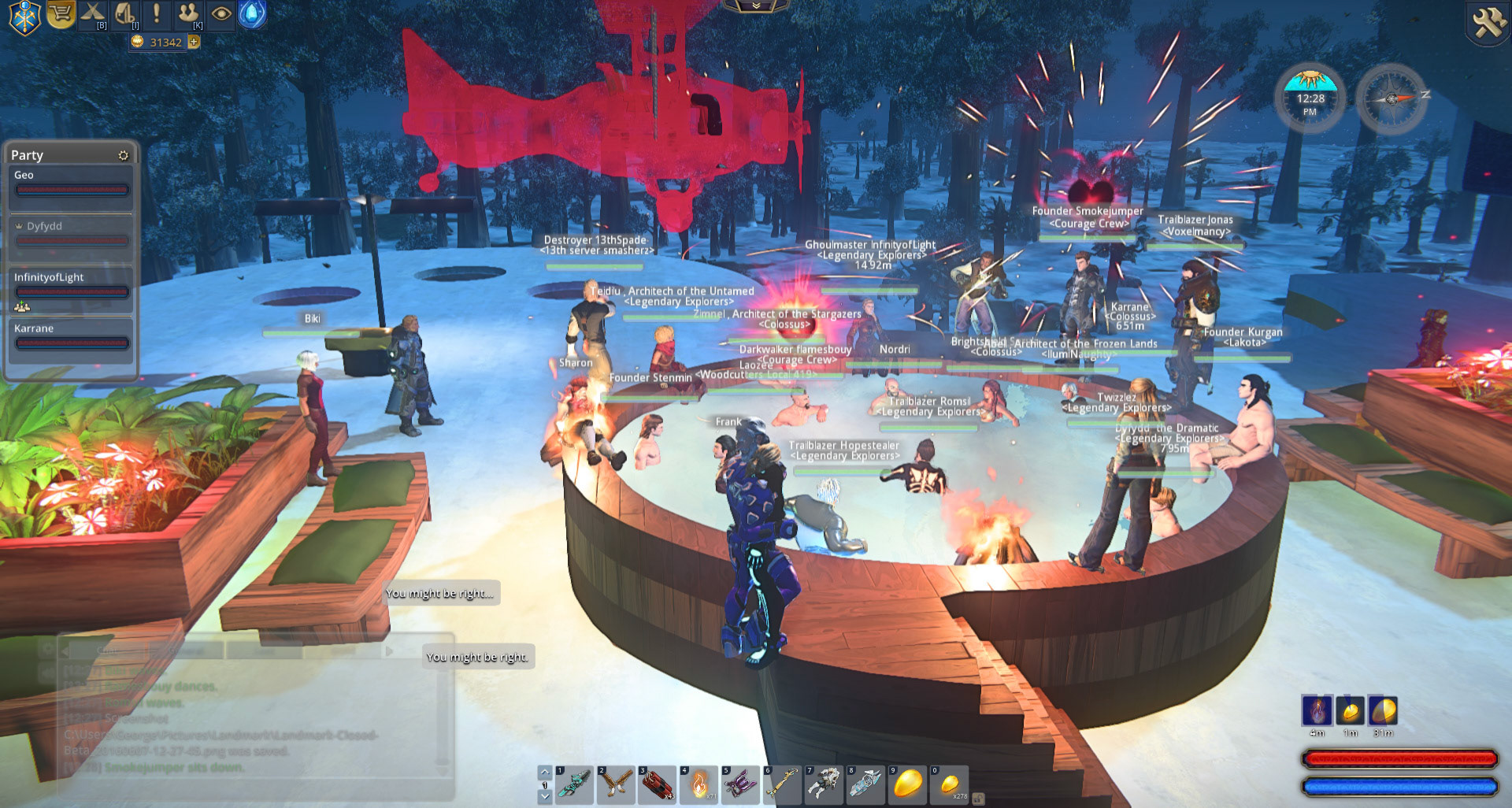
Task: Add currency with the plus button
Action: coord(194,42)
